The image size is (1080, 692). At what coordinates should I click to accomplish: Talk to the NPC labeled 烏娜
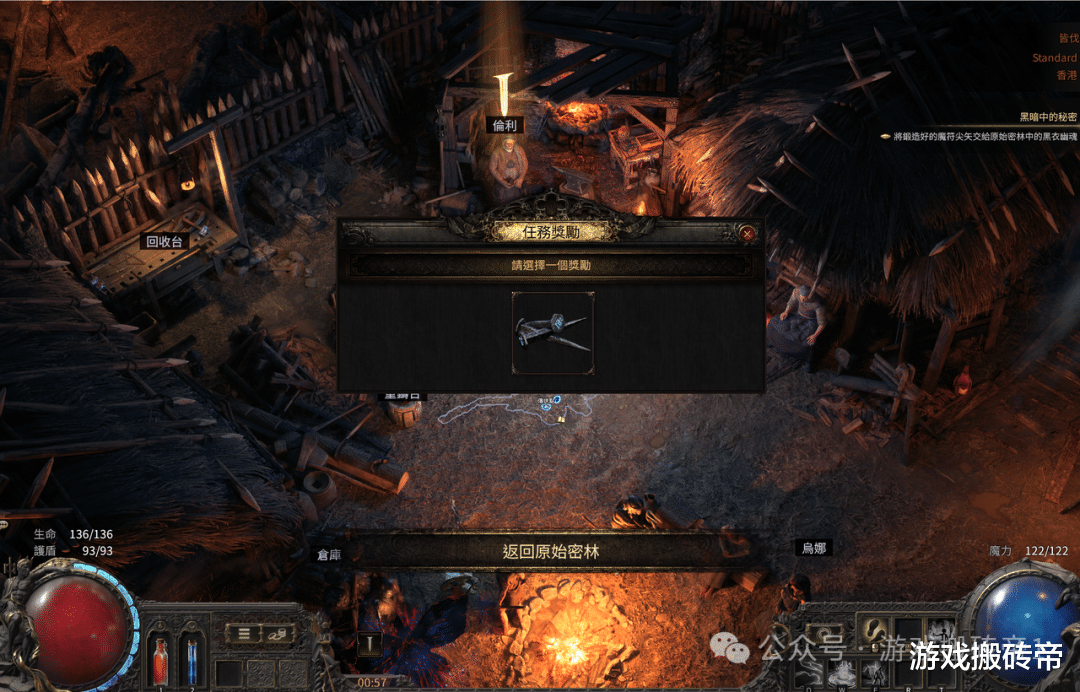(x=813, y=548)
